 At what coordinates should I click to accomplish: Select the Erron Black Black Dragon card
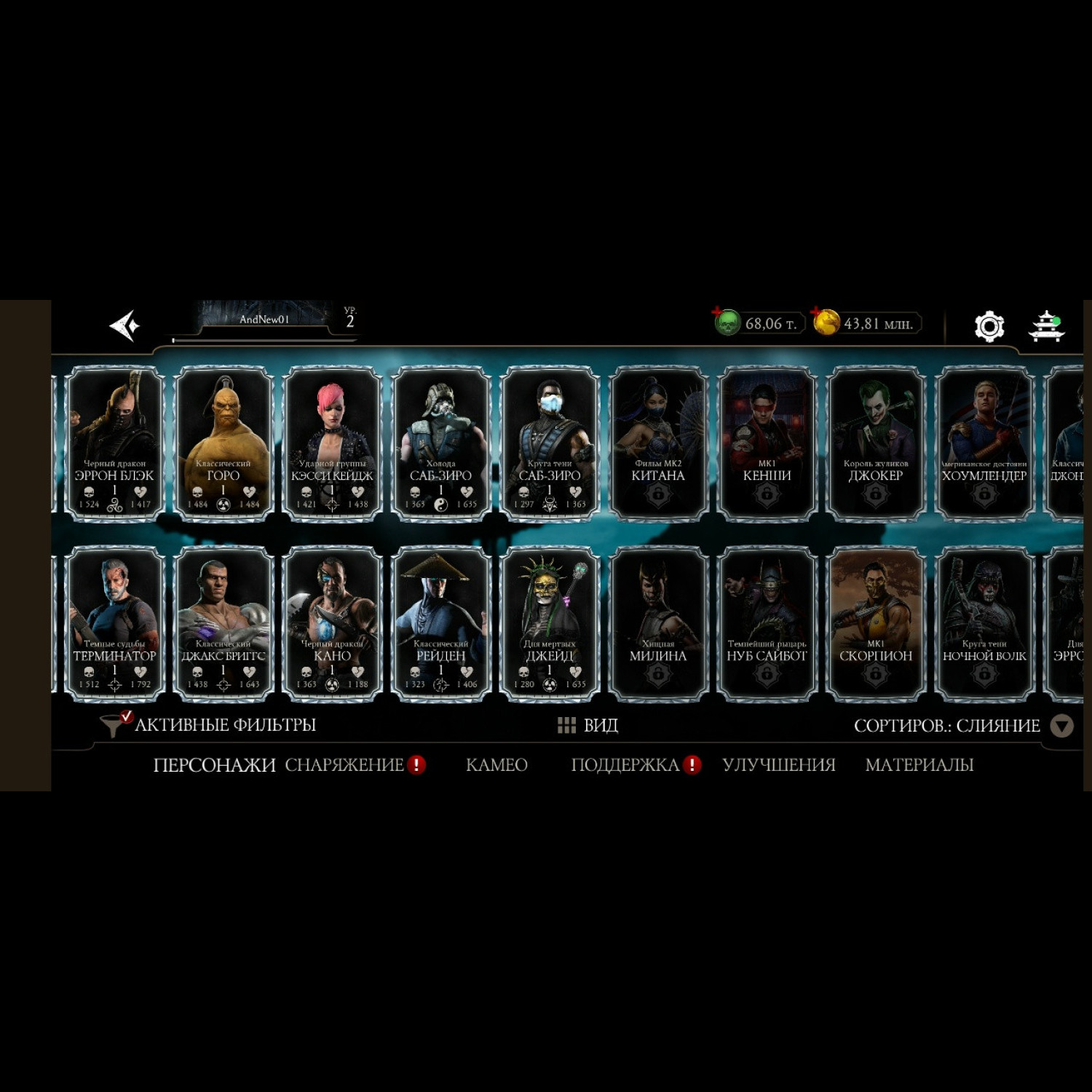(115, 443)
